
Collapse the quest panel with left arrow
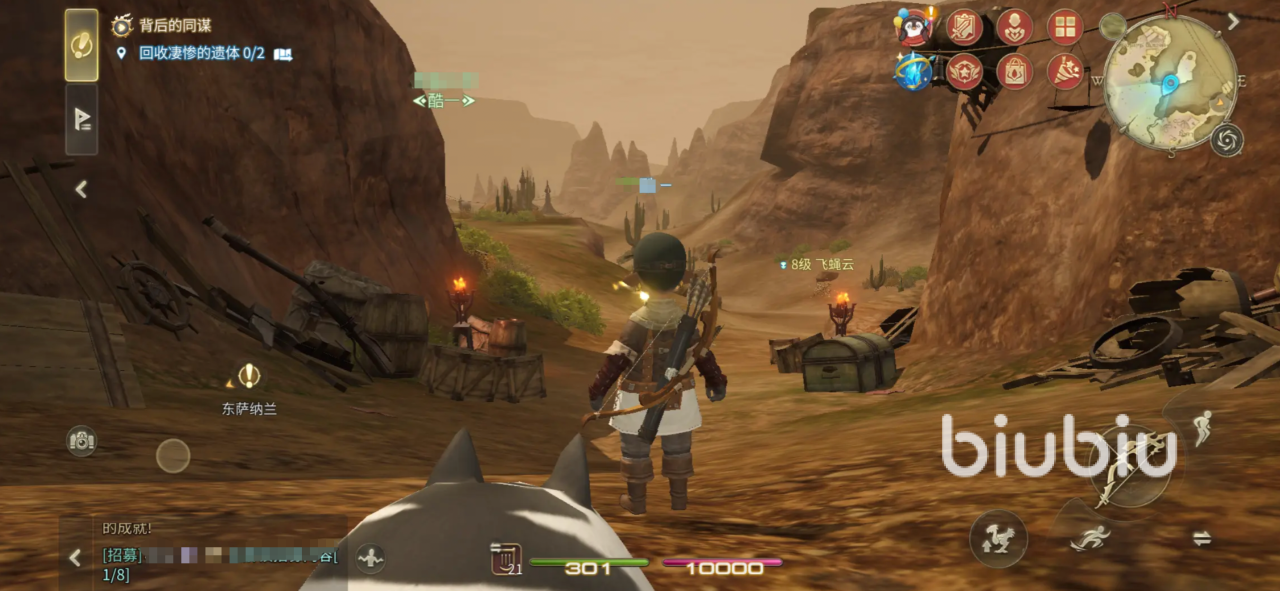tap(81, 189)
